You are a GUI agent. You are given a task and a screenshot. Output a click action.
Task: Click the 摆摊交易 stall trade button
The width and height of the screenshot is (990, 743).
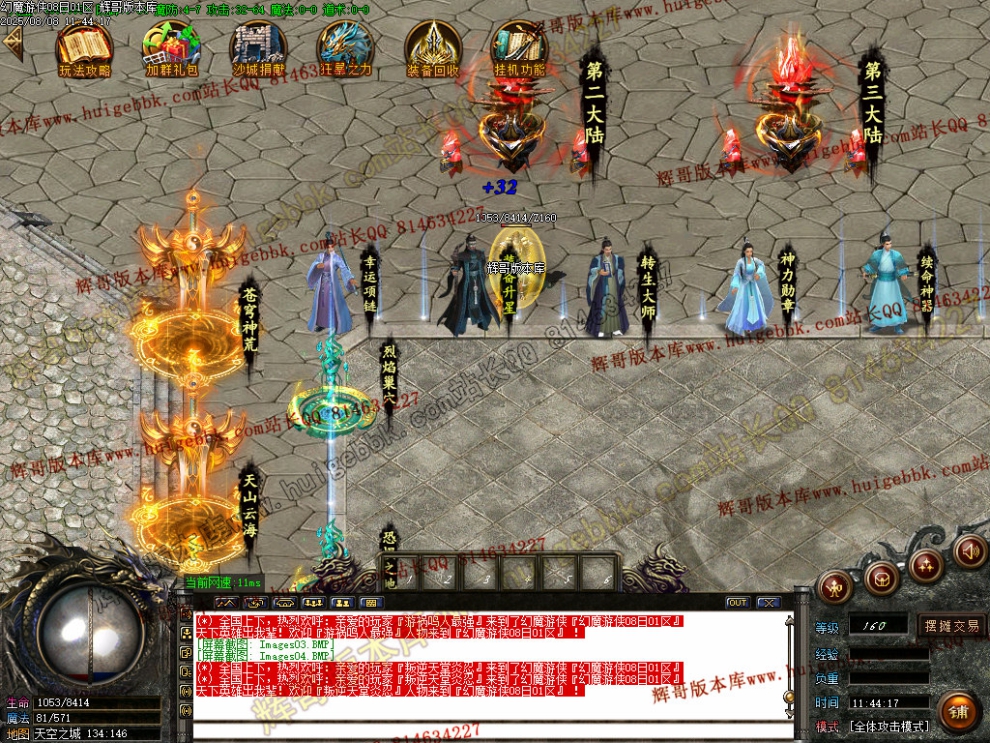coord(951,626)
